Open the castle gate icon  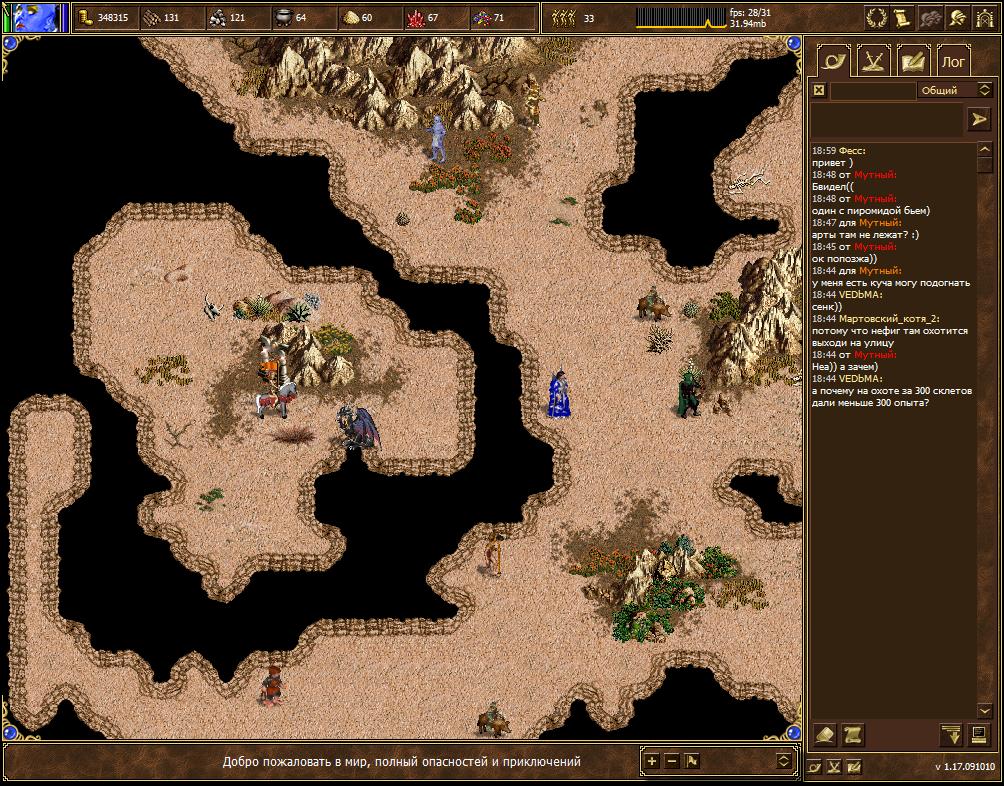984,17
